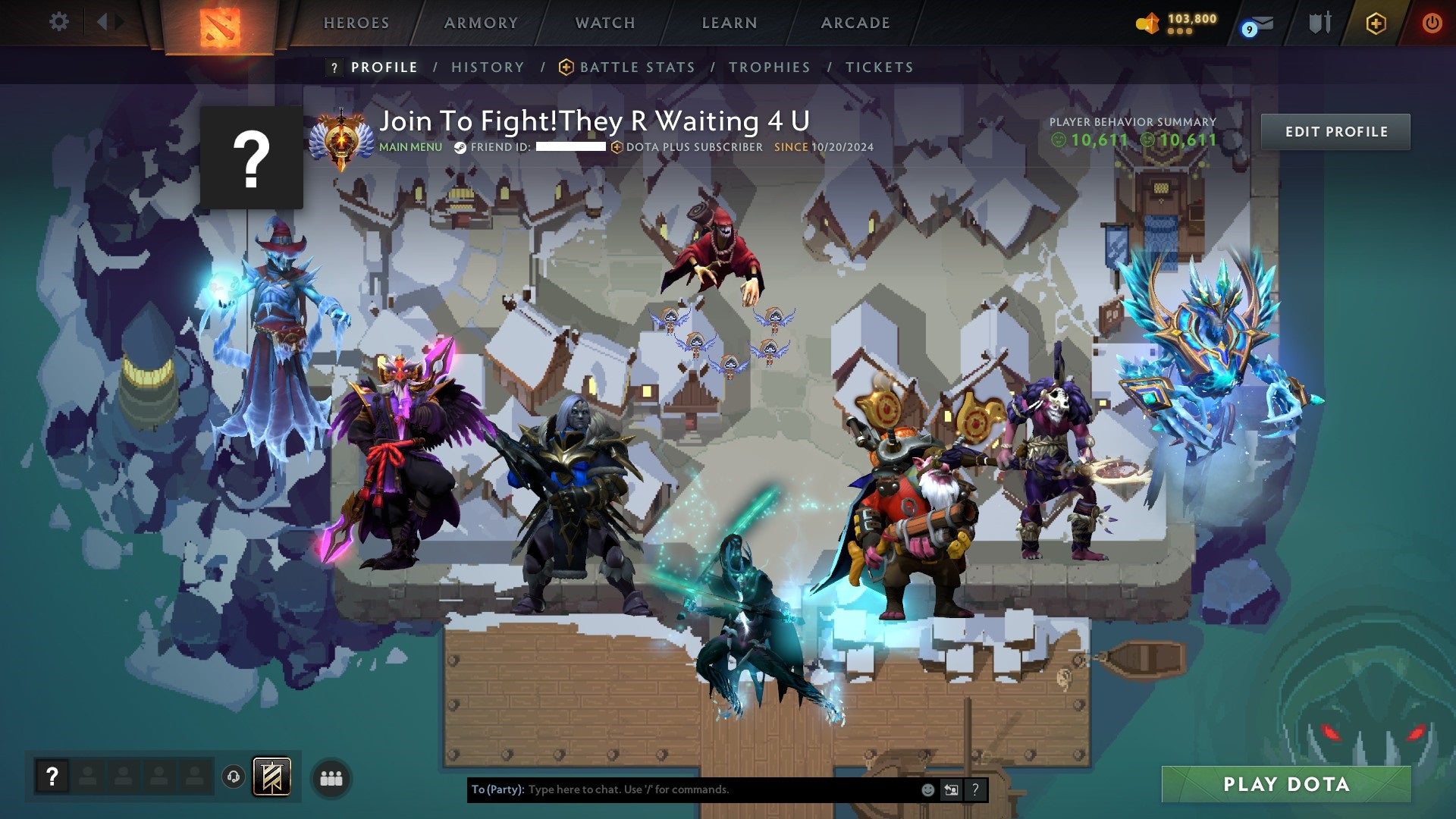1456x819 pixels.
Task: Click the EDIT PROFILE button
Action: click(1336, 131)
